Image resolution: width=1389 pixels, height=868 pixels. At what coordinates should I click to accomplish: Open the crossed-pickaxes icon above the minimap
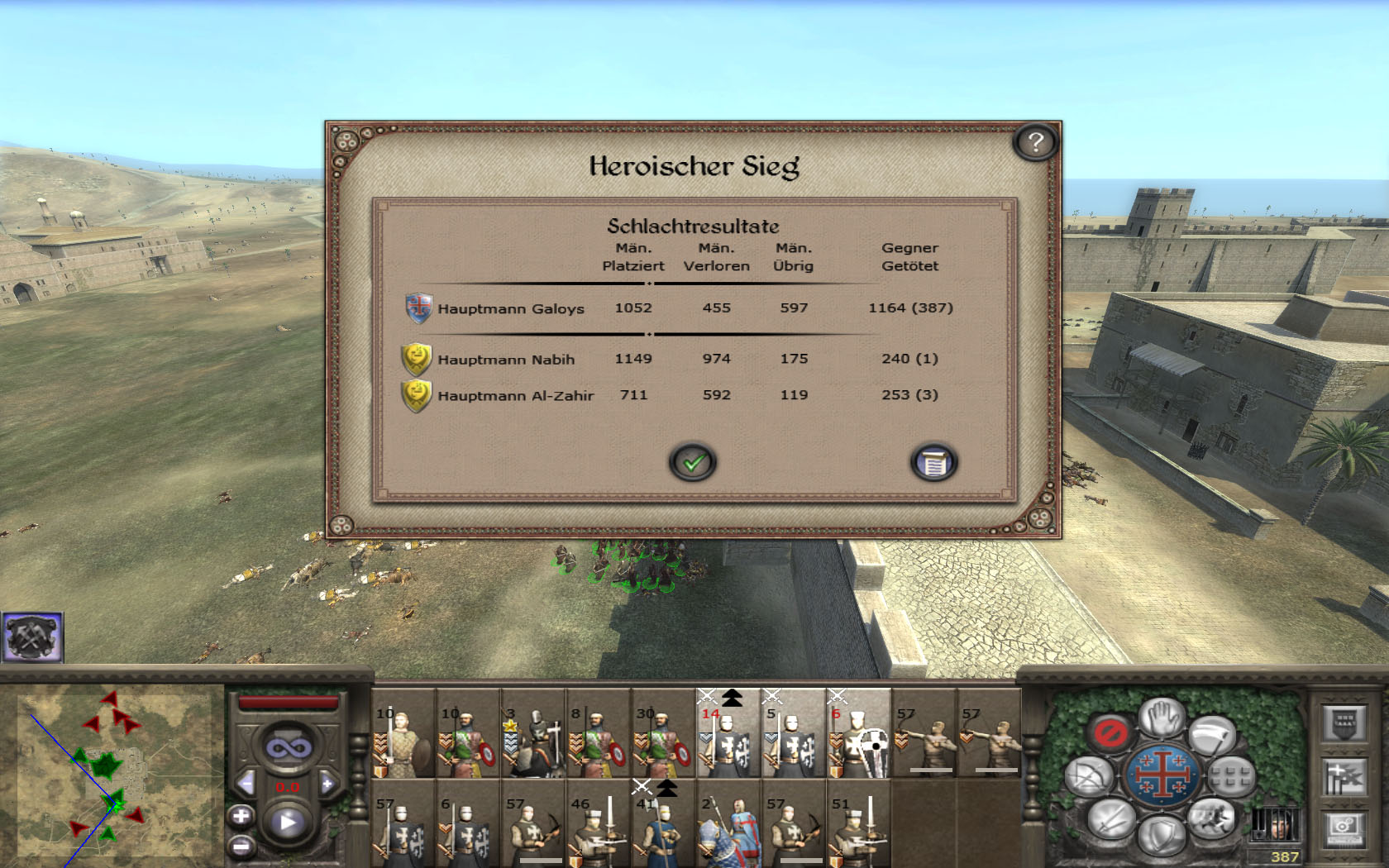coord(32,637)
